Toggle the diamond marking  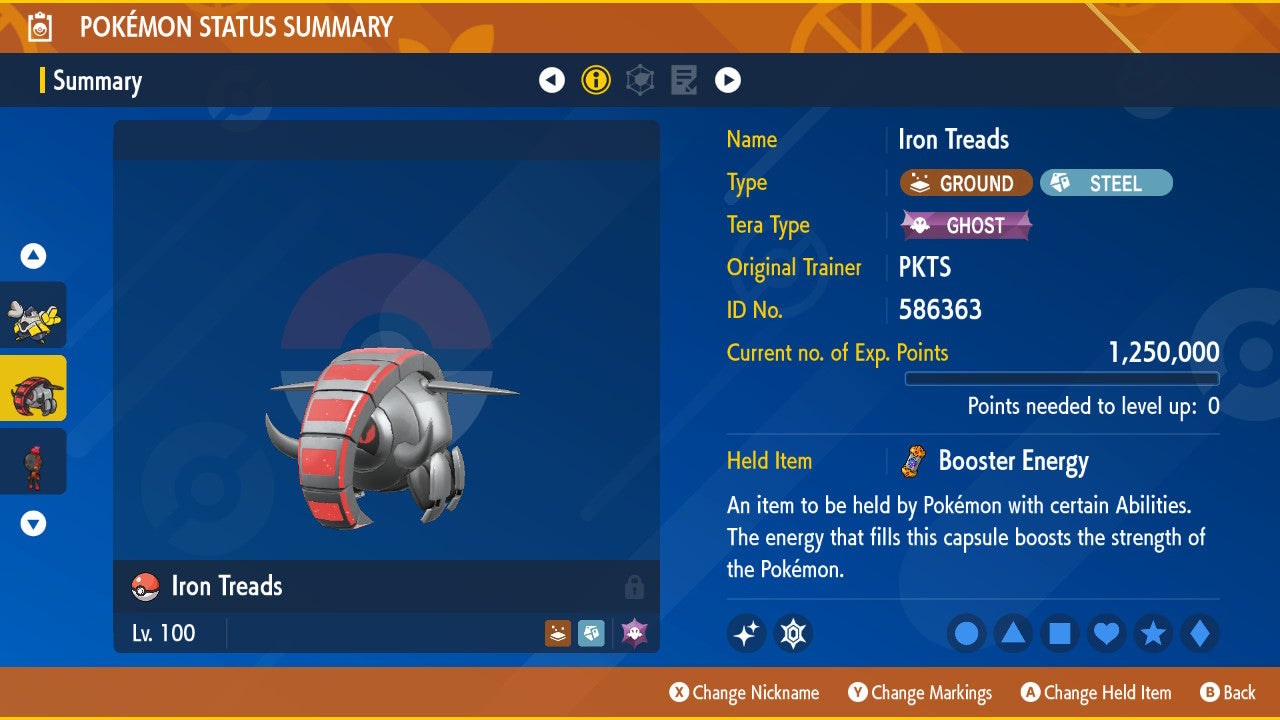point(1200,633)
